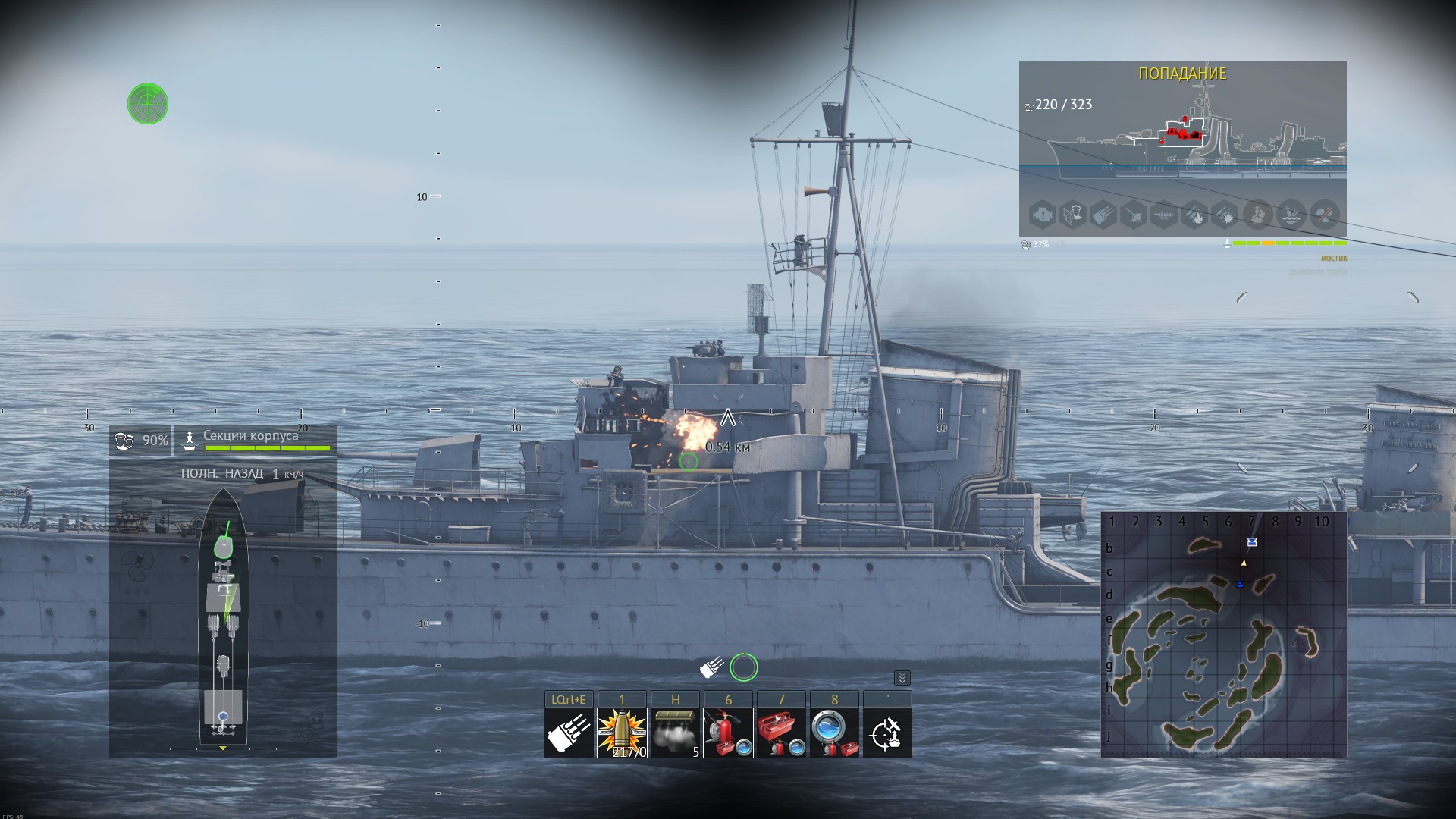Collapse the action bar with the double-chevron button
1456x819 pixels.
click(902, 678)
